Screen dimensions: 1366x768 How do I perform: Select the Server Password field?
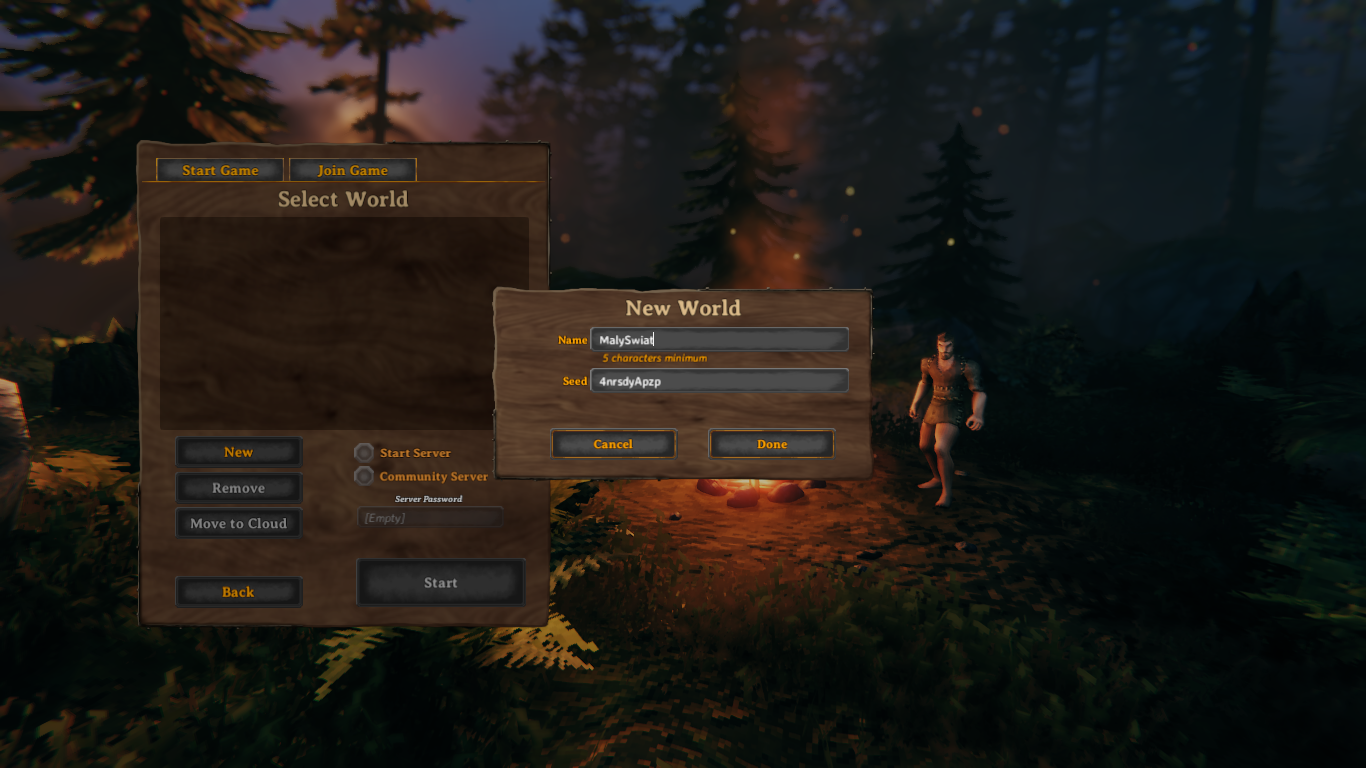point(430,517)
